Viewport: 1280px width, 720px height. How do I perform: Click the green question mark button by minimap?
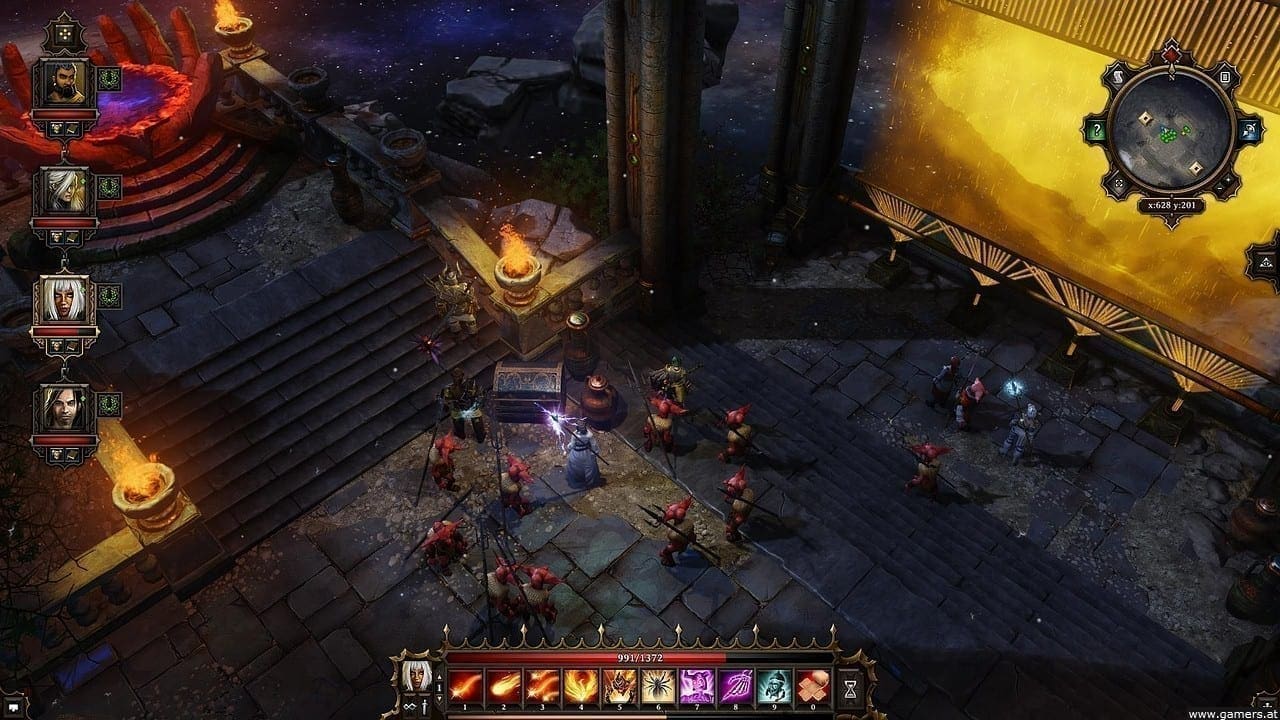coord(1097,131)
